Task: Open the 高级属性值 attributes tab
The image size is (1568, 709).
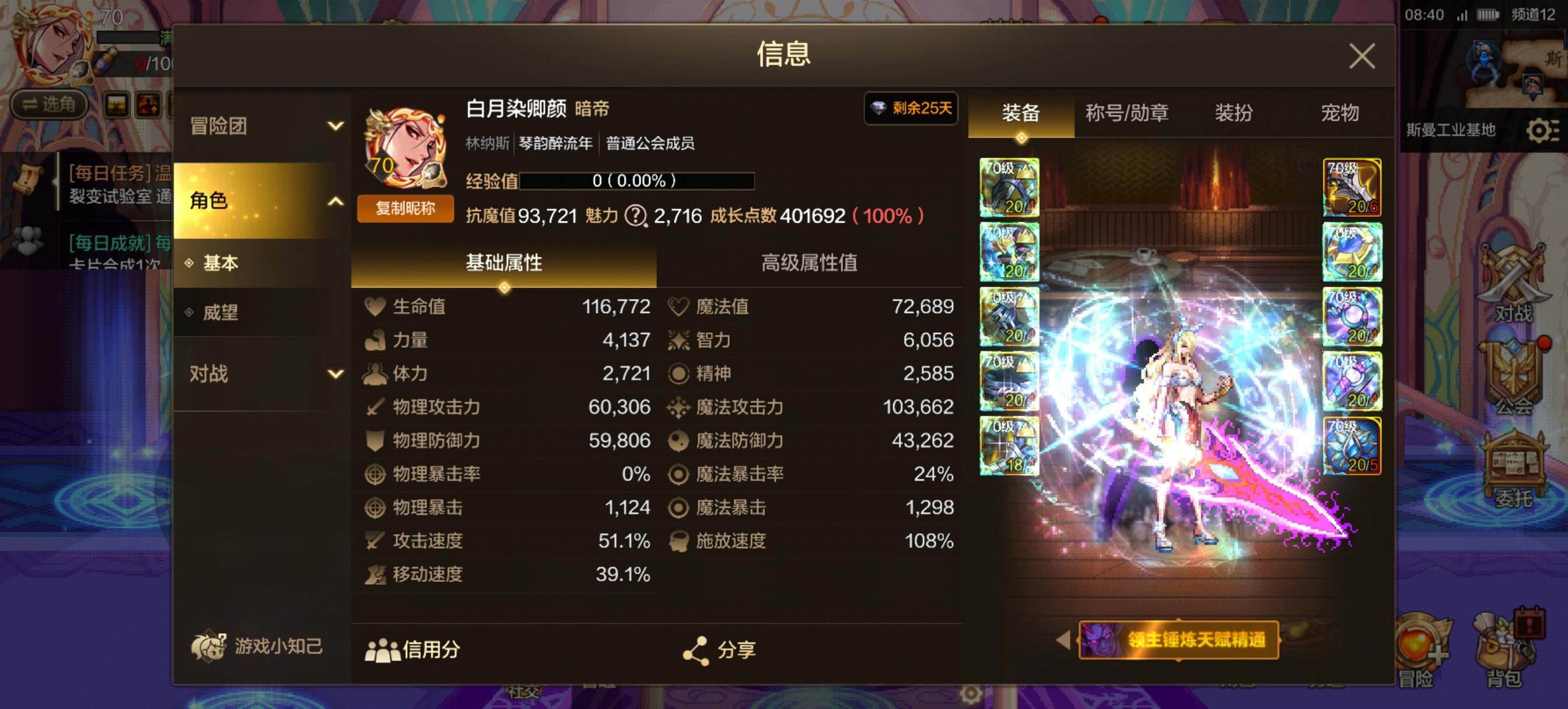Action: pyautogui.click(x=808, y=264)
